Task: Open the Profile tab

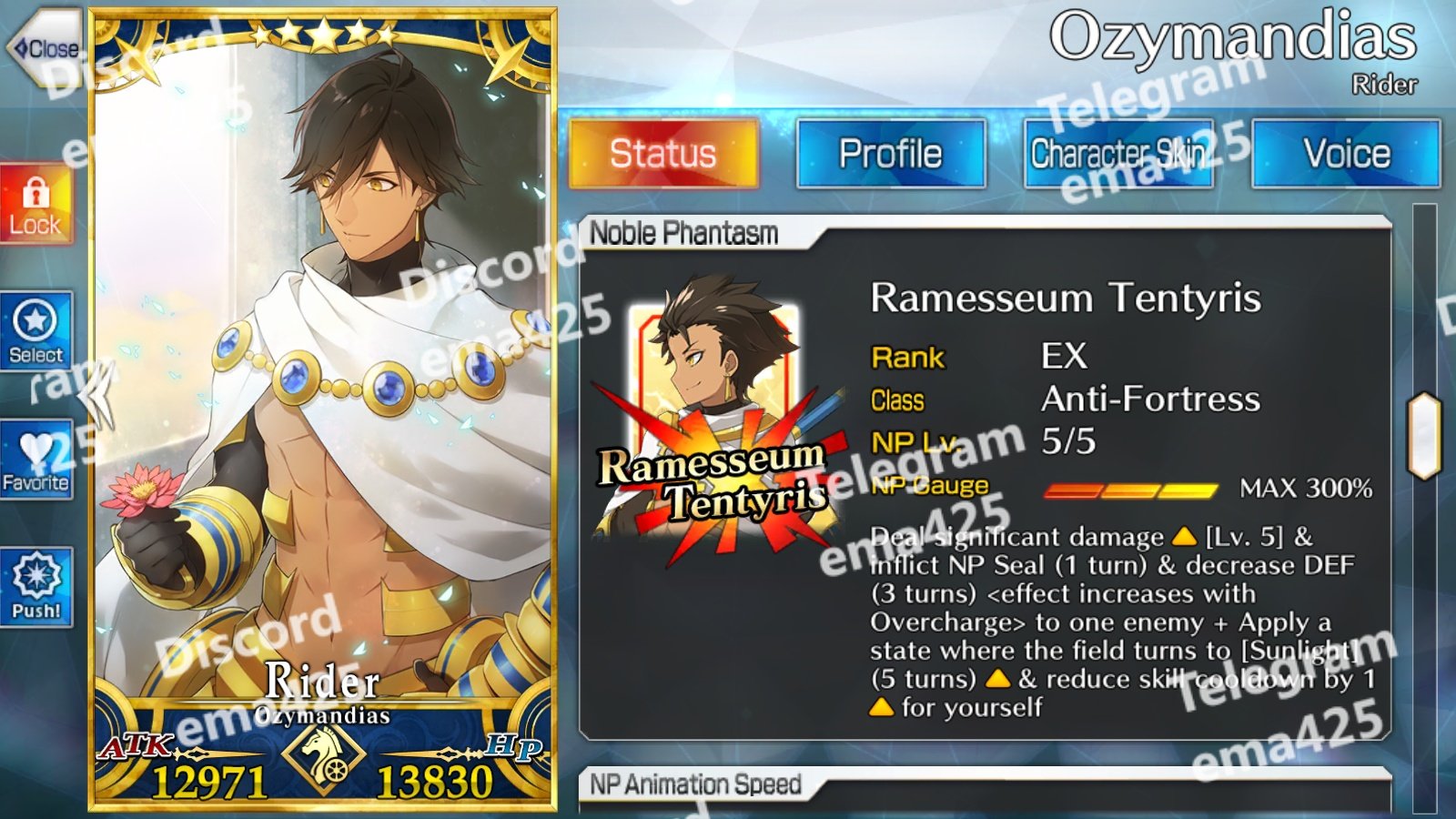Action: pyautogui.click(x=890, y=153)
